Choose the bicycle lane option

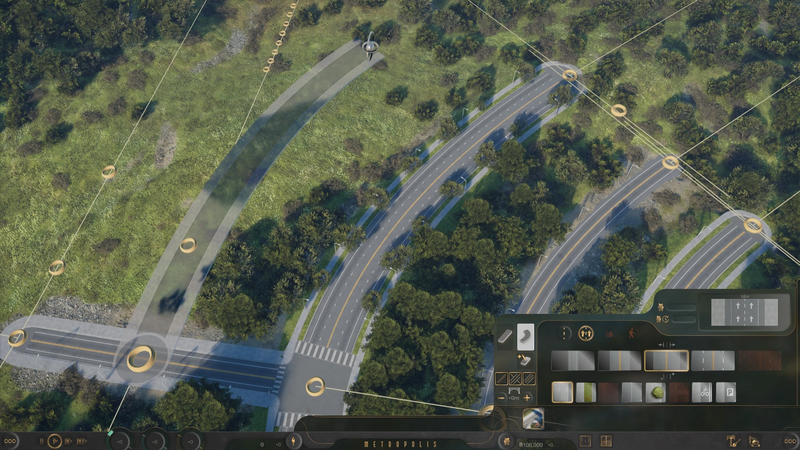(x=702, y=392)
